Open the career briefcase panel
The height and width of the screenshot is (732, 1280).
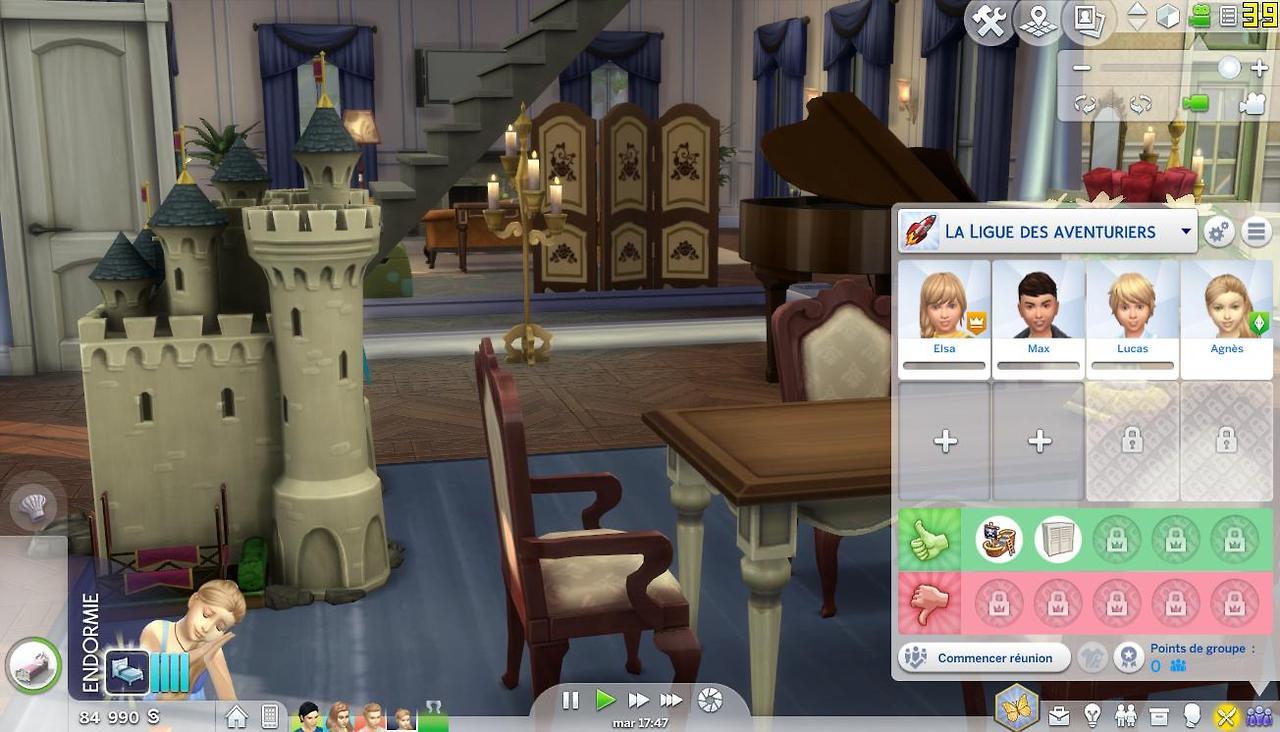coord(1058,716)
